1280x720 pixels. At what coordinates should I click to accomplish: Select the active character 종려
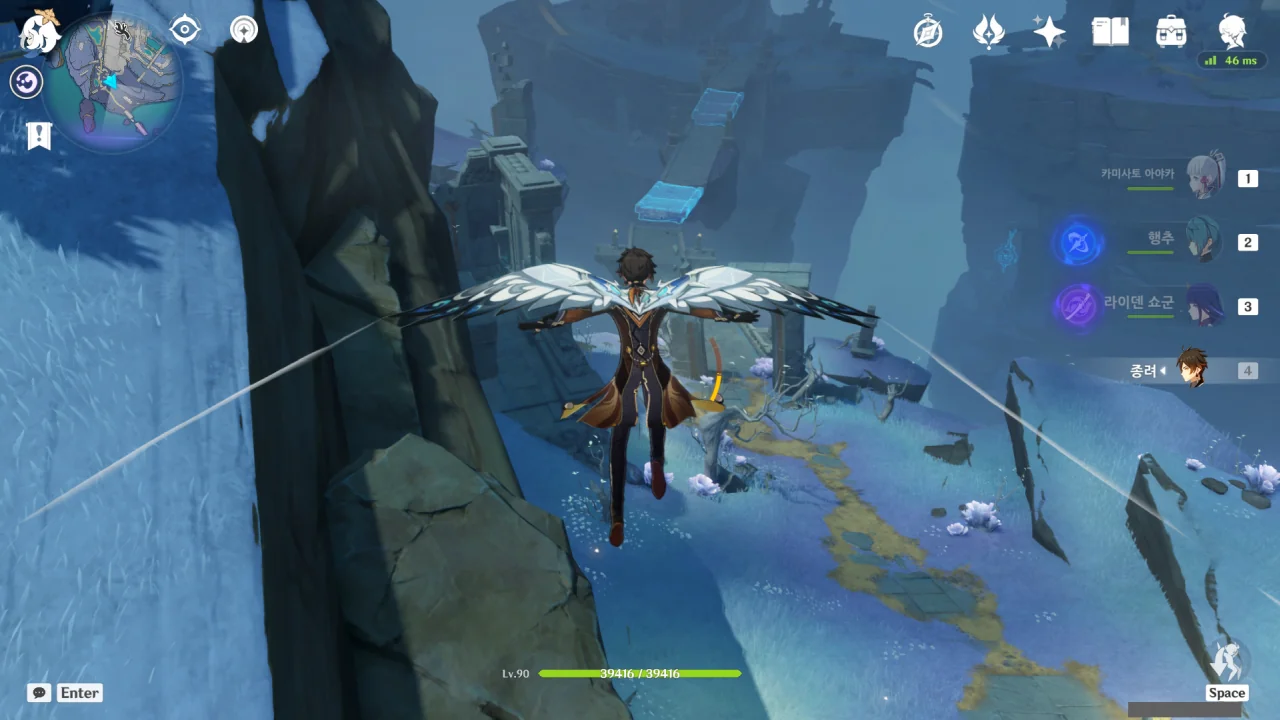pos(1190,369)
